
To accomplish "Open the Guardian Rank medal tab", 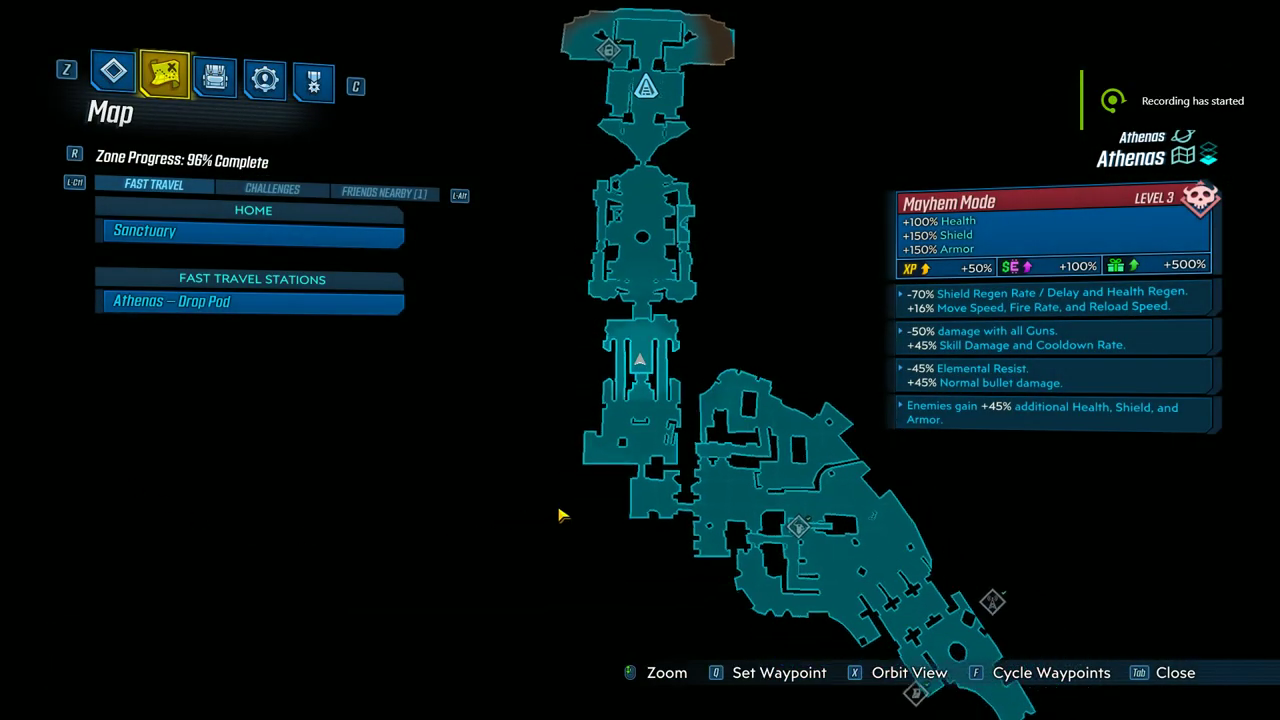I will (x=313, y=82).
